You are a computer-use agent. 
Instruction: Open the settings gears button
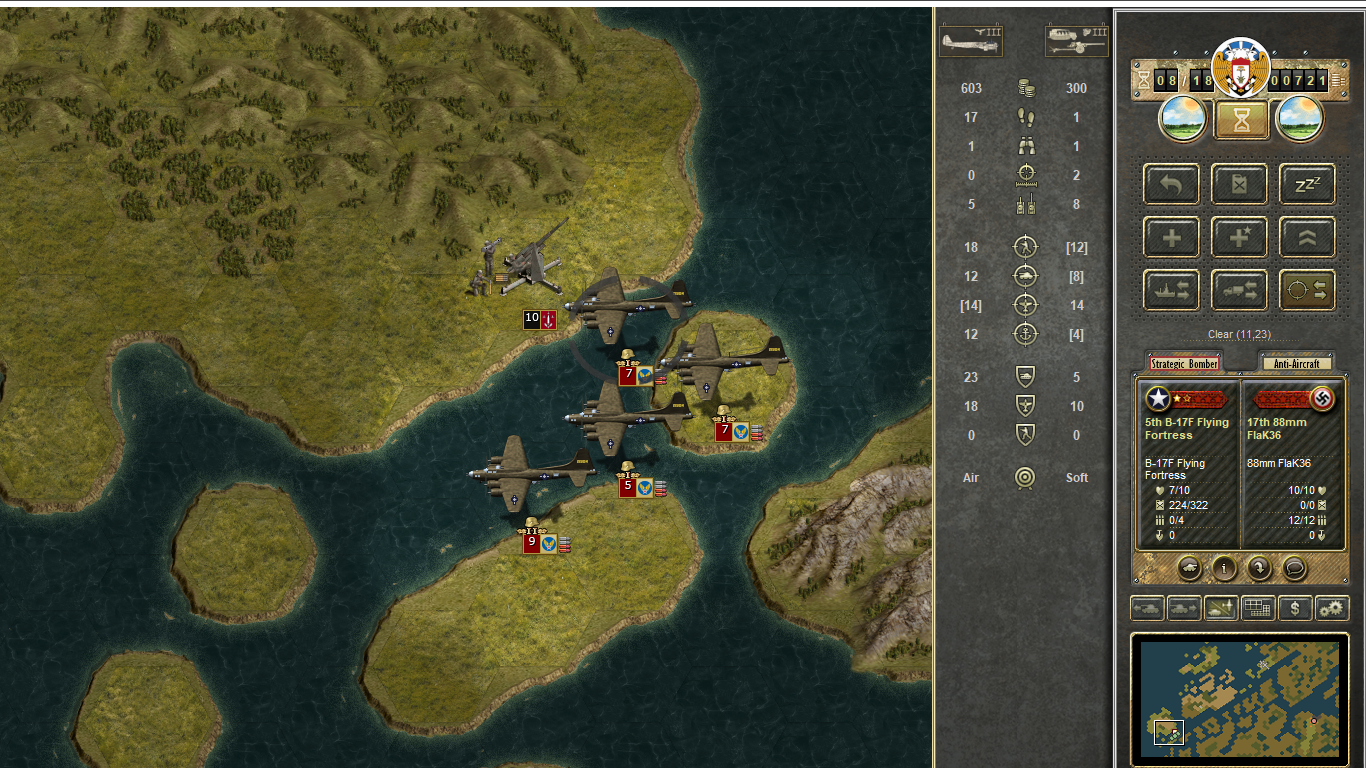1331,608
